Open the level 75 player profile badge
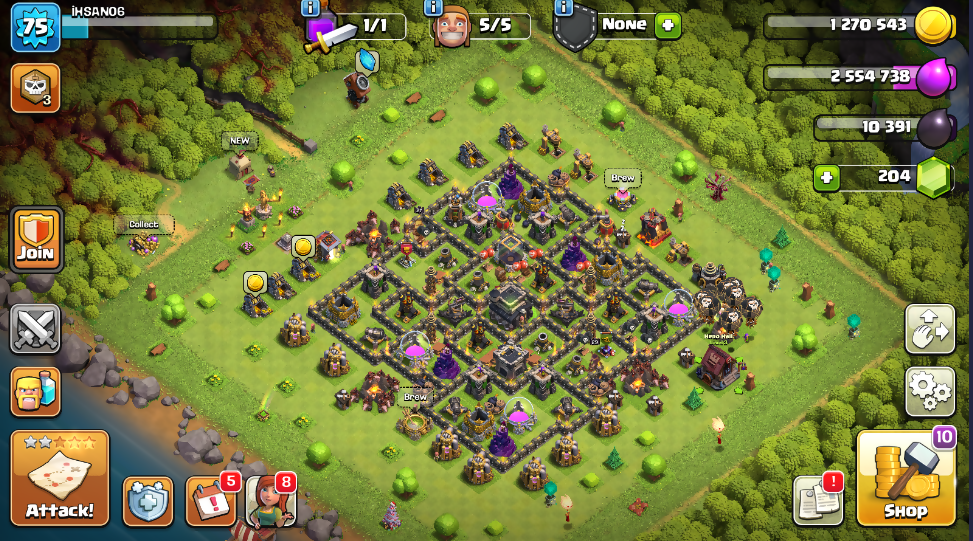 [34, 27]
